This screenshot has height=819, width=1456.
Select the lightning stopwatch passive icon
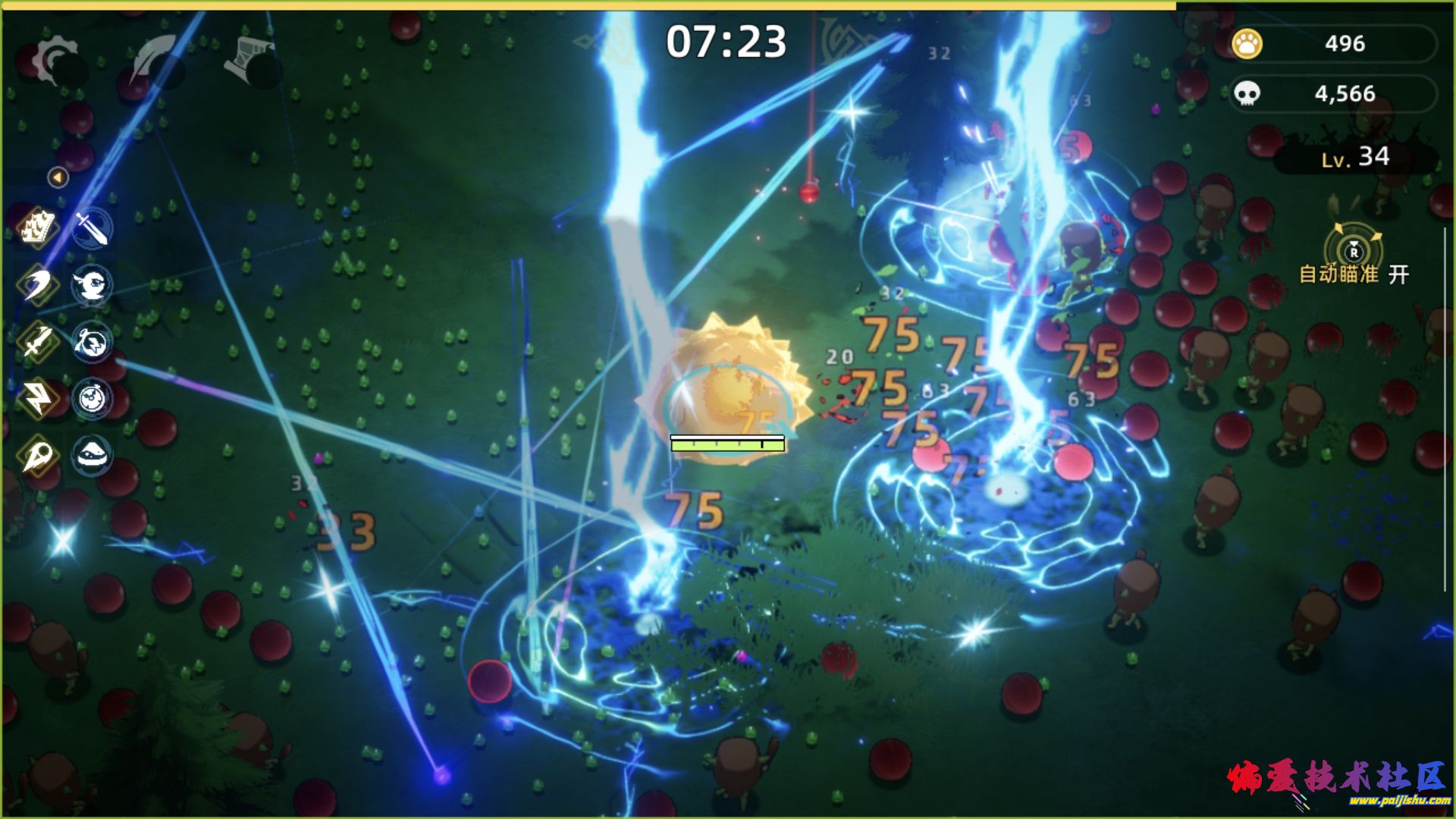93,342
